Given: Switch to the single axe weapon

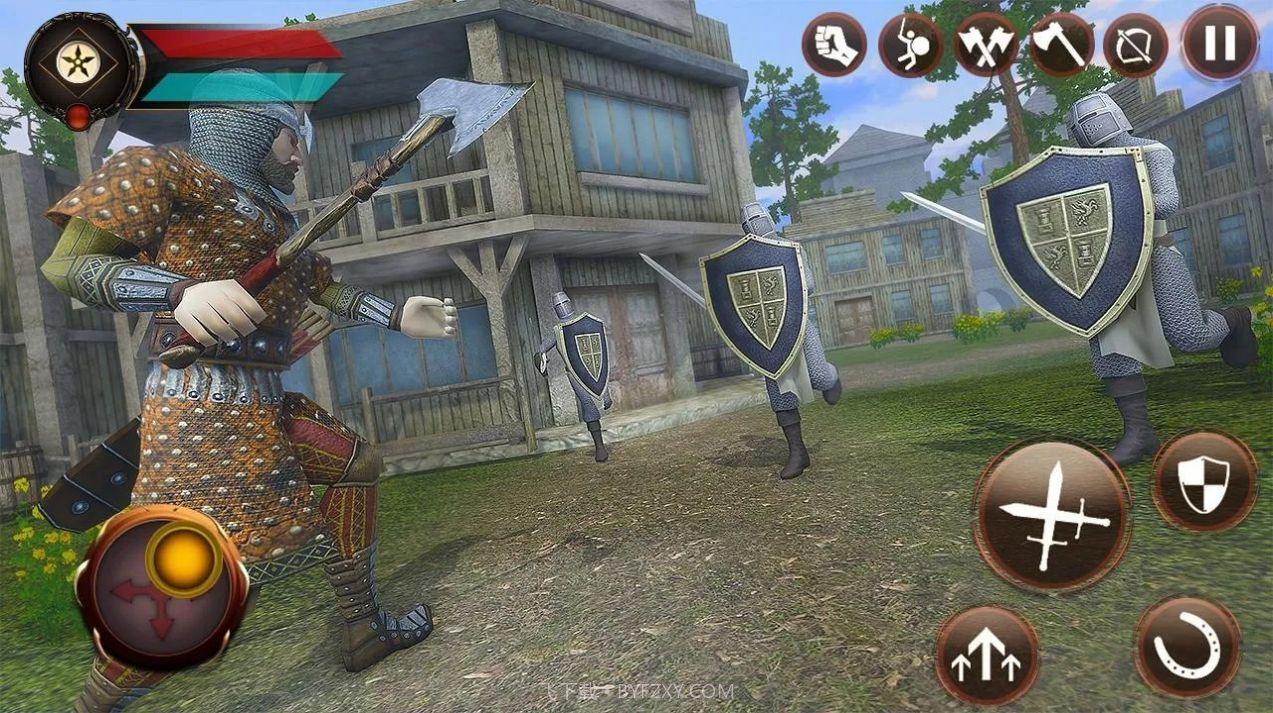Looking at the screenshot, I should coord(1061,45).
